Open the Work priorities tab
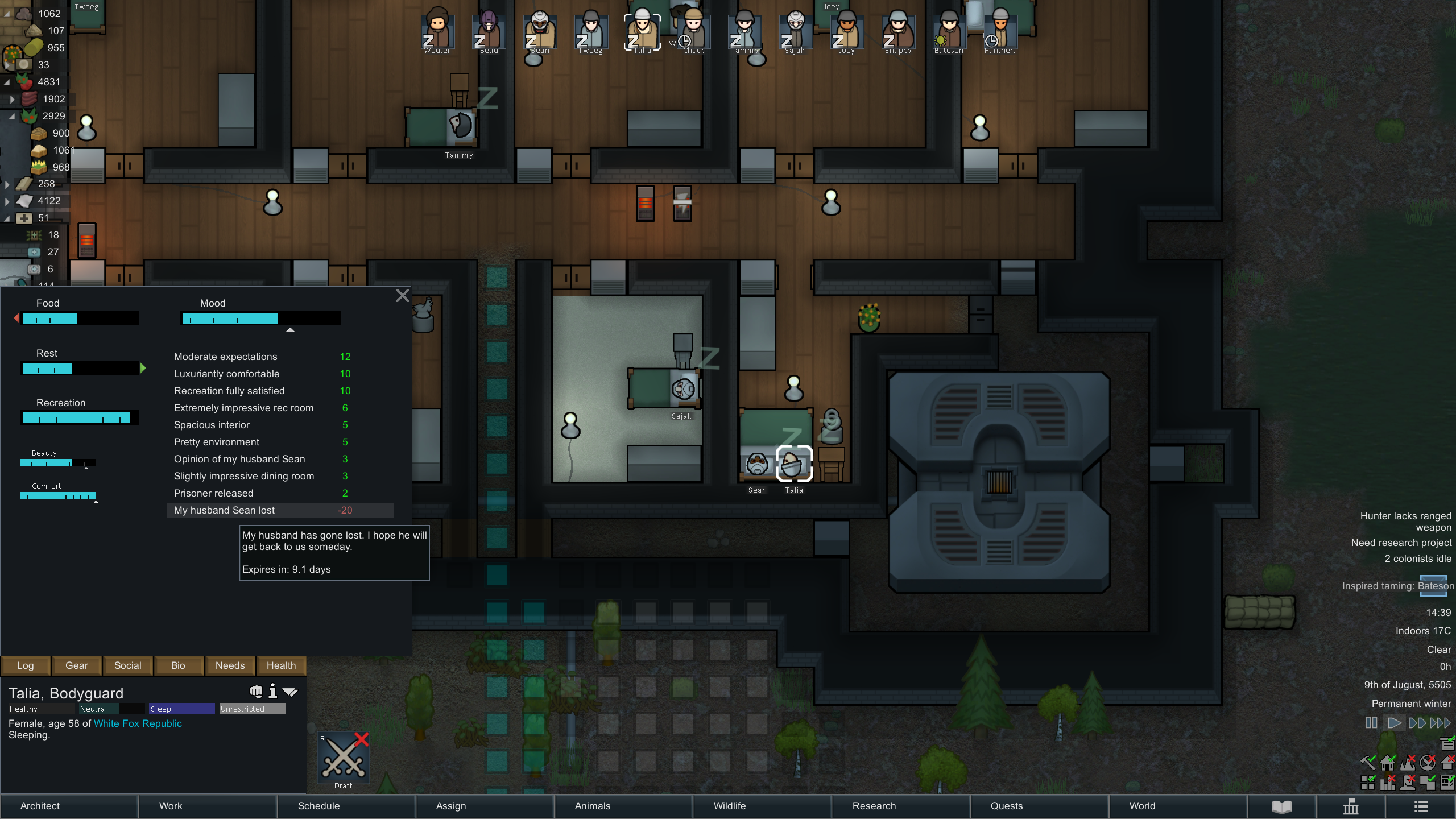Viewport: 1456px width, 819px height. [171, 806]
